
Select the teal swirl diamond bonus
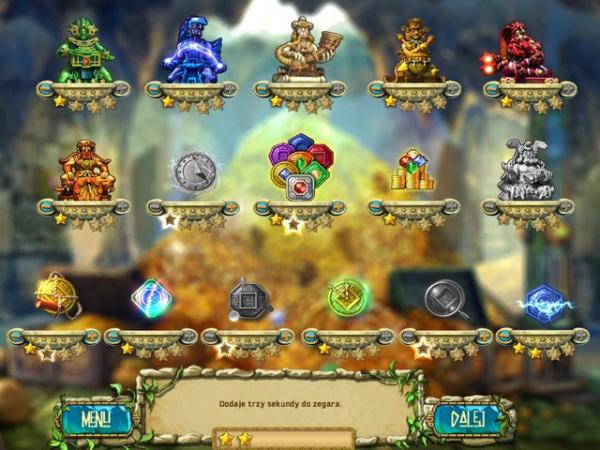click(152, 297)
